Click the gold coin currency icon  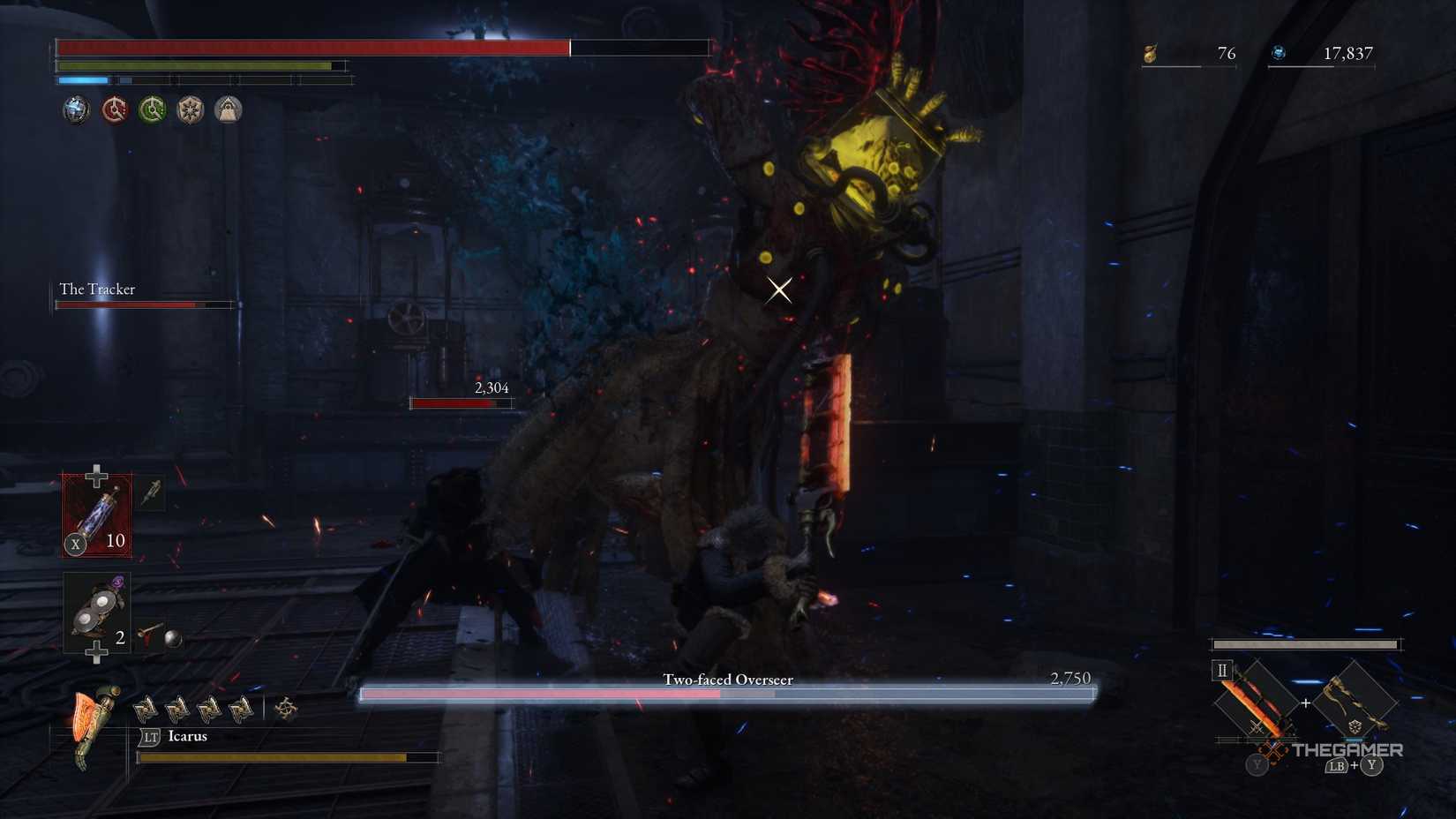[x=1152, y=53]
